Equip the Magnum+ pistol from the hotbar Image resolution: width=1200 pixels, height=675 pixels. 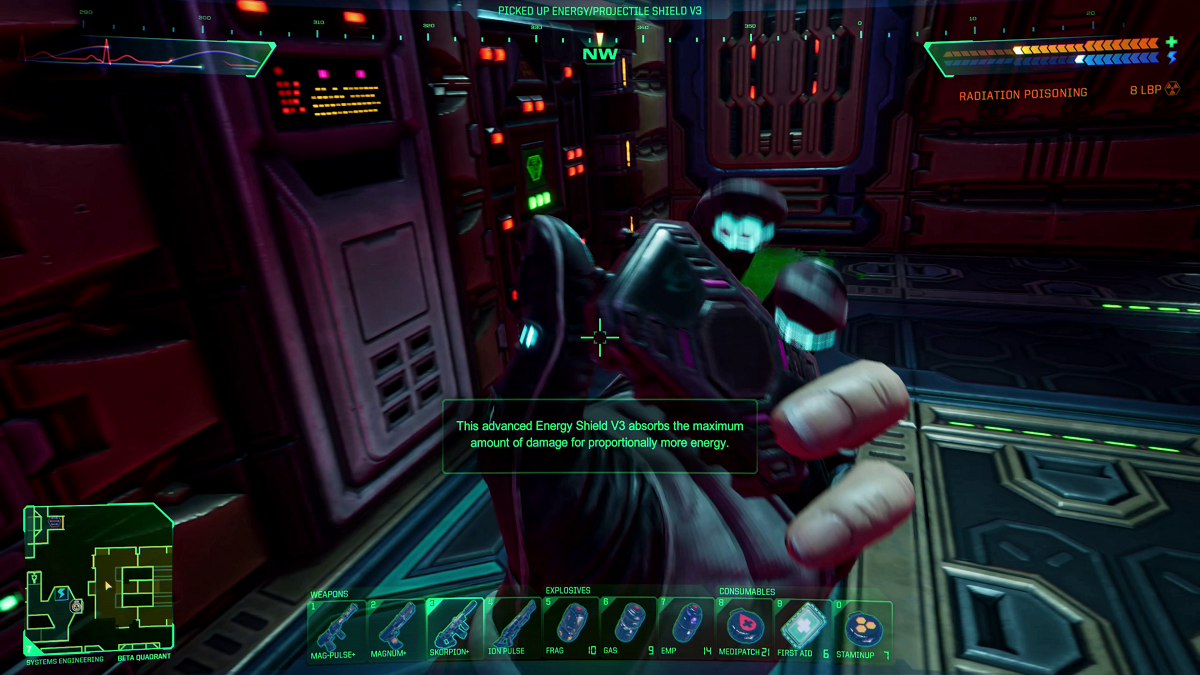[x=396, y=627]
